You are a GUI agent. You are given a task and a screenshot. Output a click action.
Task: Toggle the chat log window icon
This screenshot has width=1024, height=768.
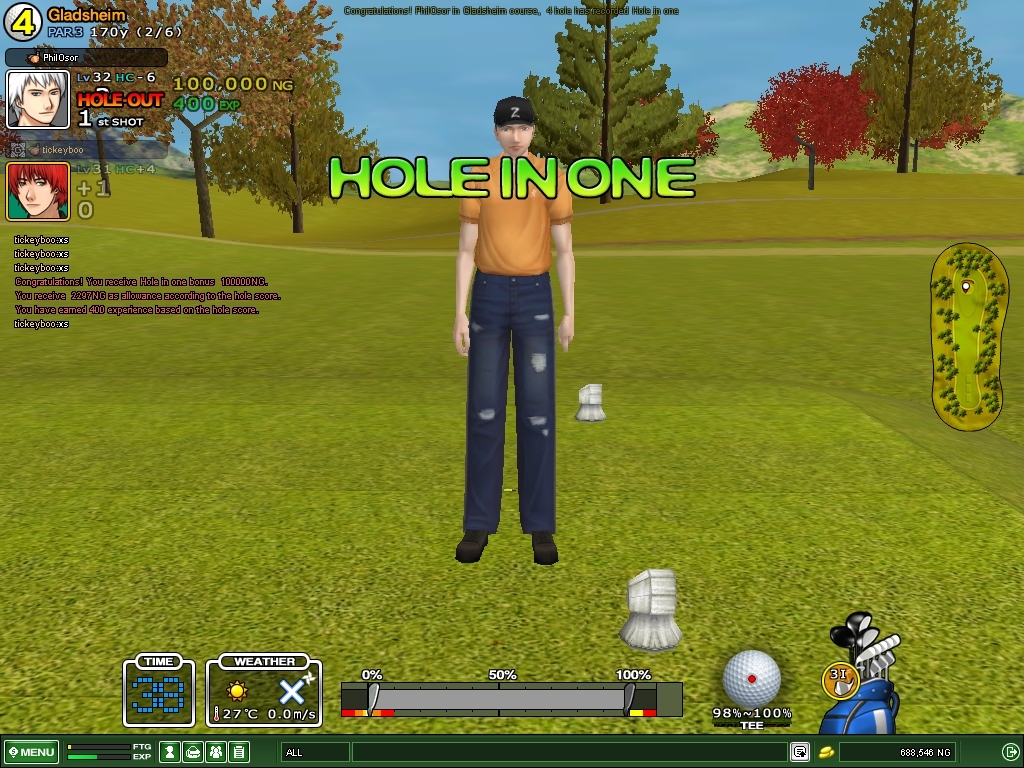click(800, 752)
